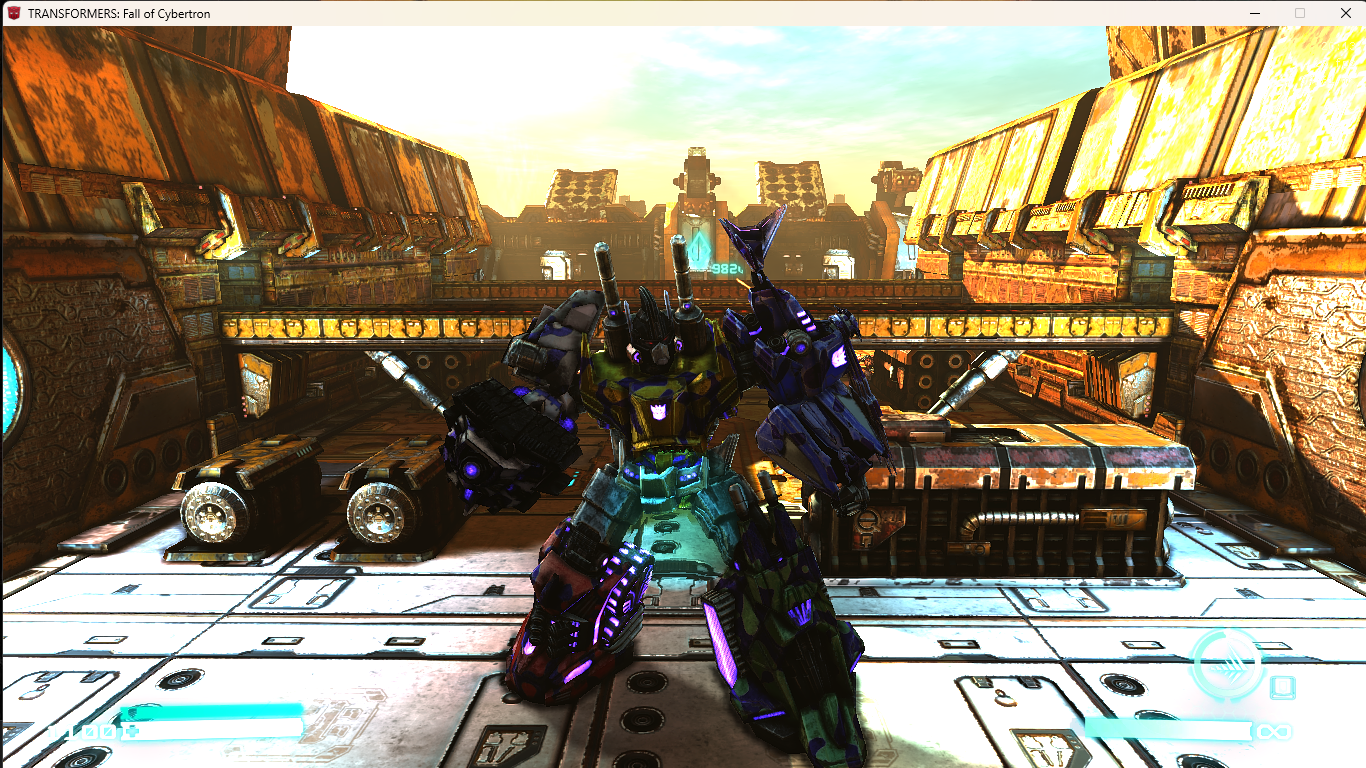Viewport: 1366px width, 768px height.
Task: Expand the weapon HUD cluster at bottom right
Action: (x=1230, y=690)
